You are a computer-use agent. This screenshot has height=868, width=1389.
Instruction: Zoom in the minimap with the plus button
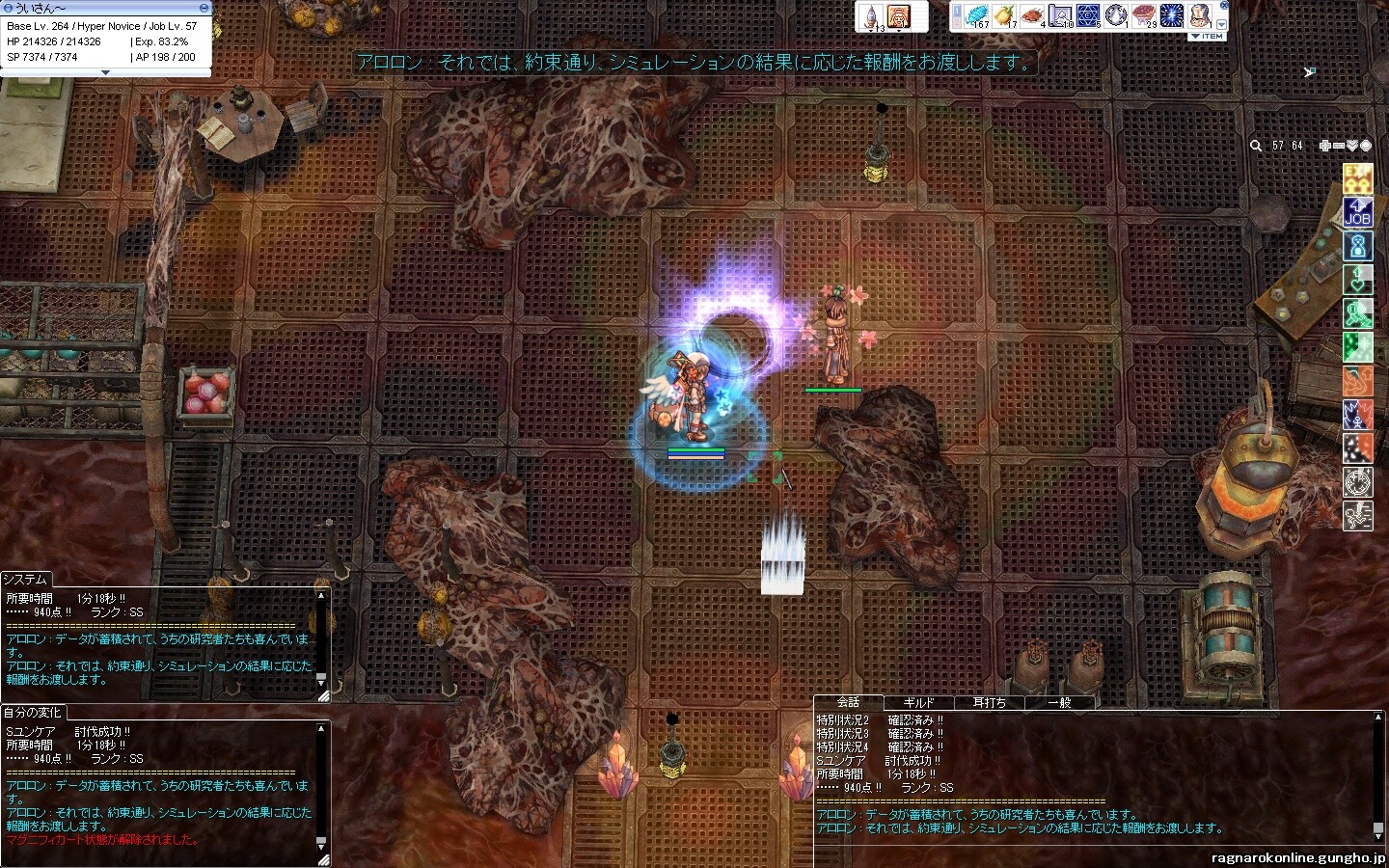coord(1325,146)
